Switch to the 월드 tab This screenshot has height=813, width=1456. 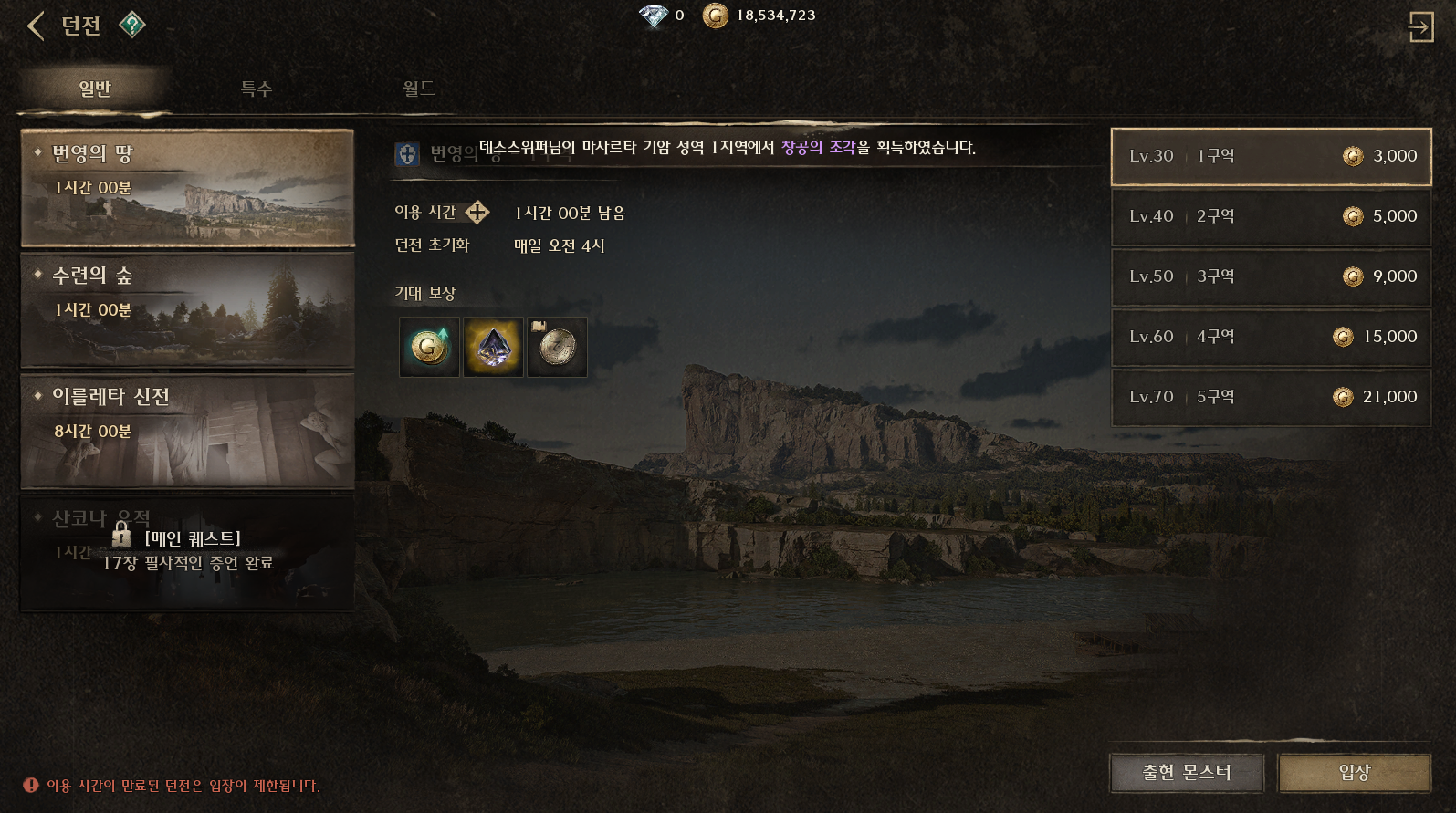tap(418, 89)
